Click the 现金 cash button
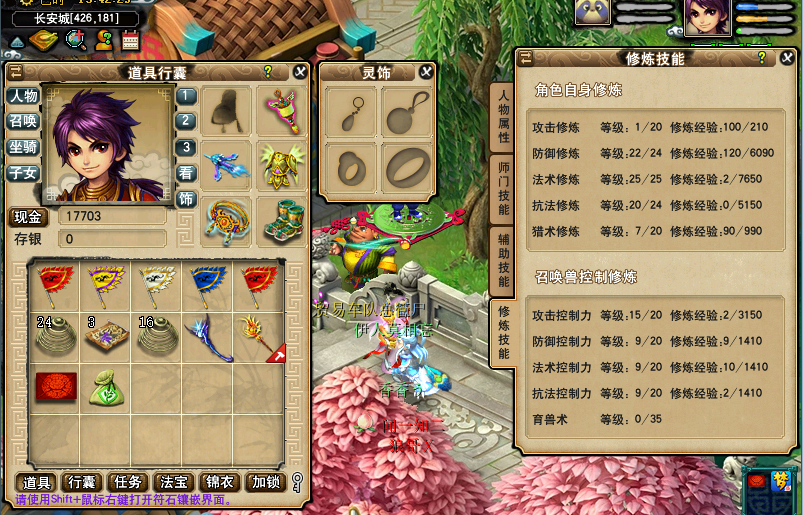 (29, 217)
